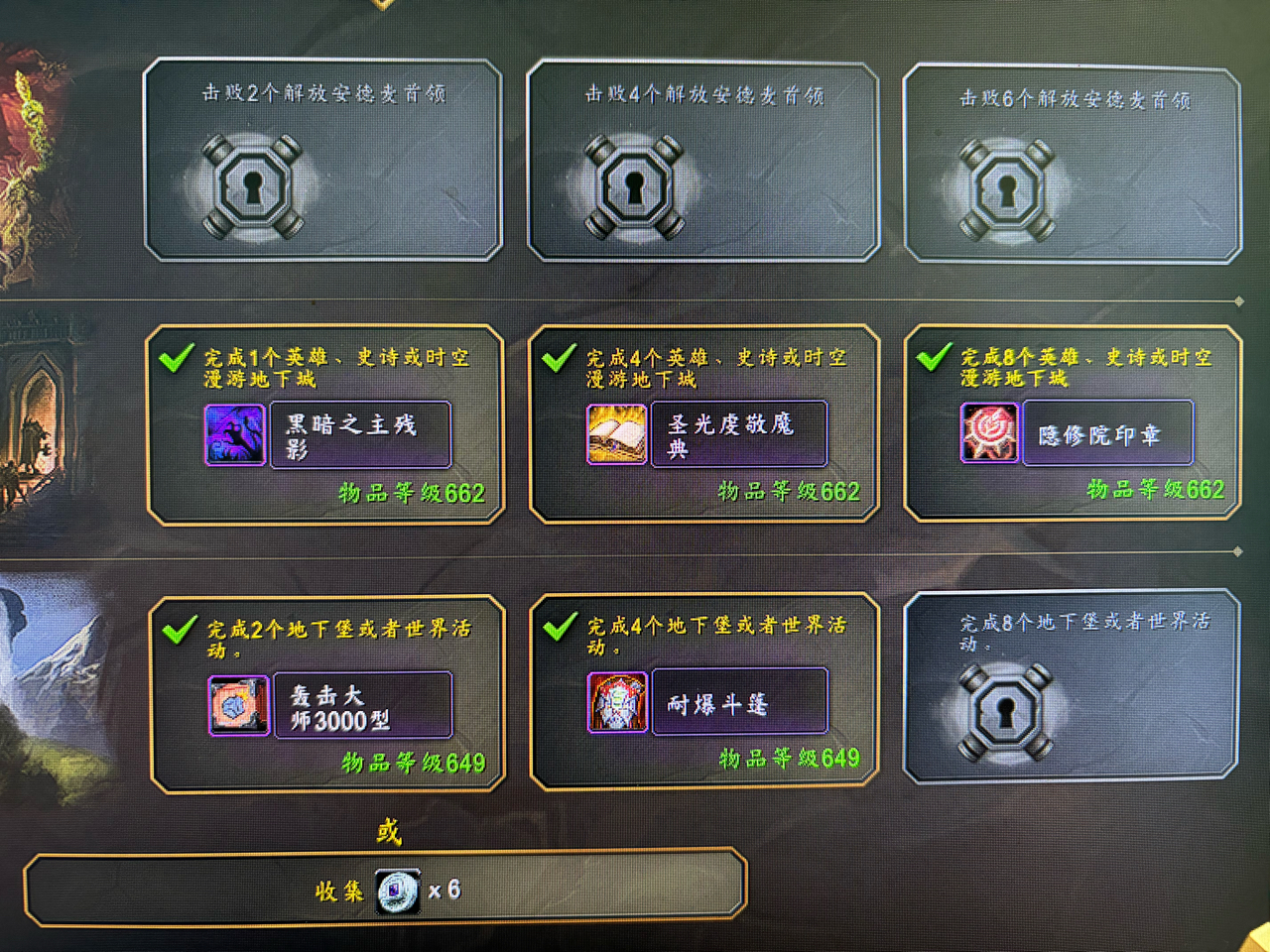
Task: Click the checkmark on the 完成4个英雄 row
Action: (558, 357)
